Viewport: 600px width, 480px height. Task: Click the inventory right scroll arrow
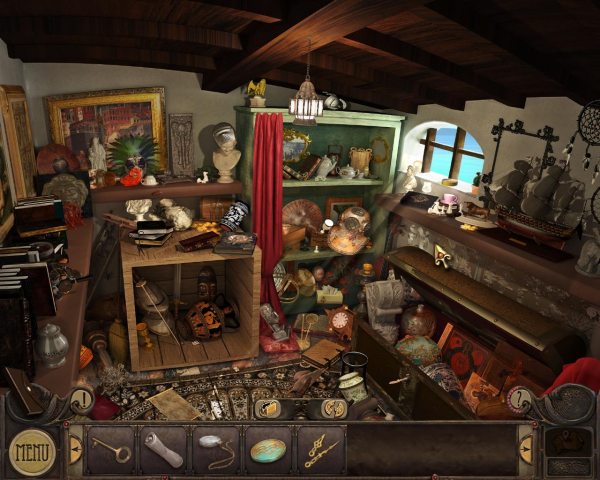[527, 449]
